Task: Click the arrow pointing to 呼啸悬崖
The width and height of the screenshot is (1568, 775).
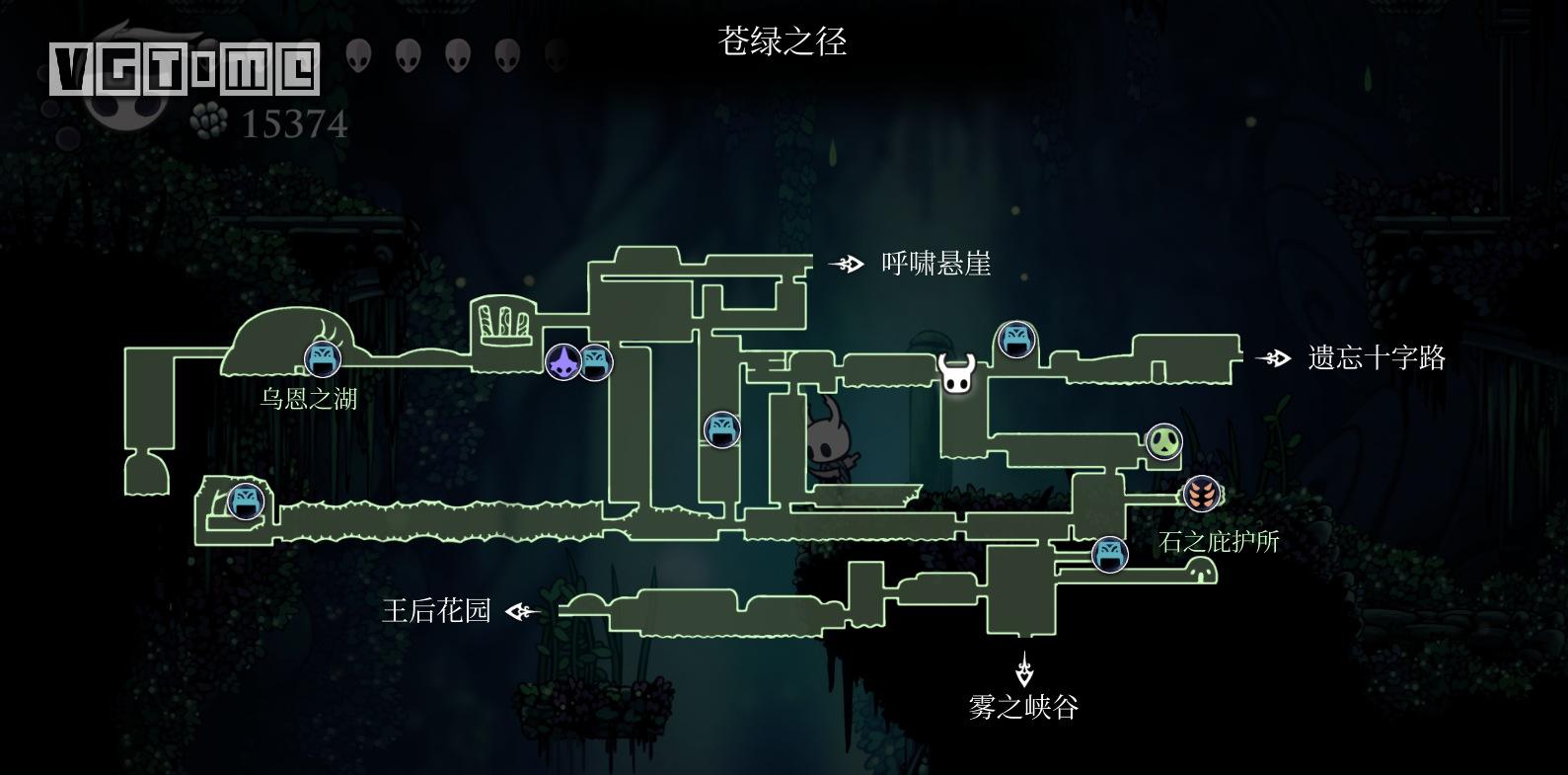Action: coord(846,264)
